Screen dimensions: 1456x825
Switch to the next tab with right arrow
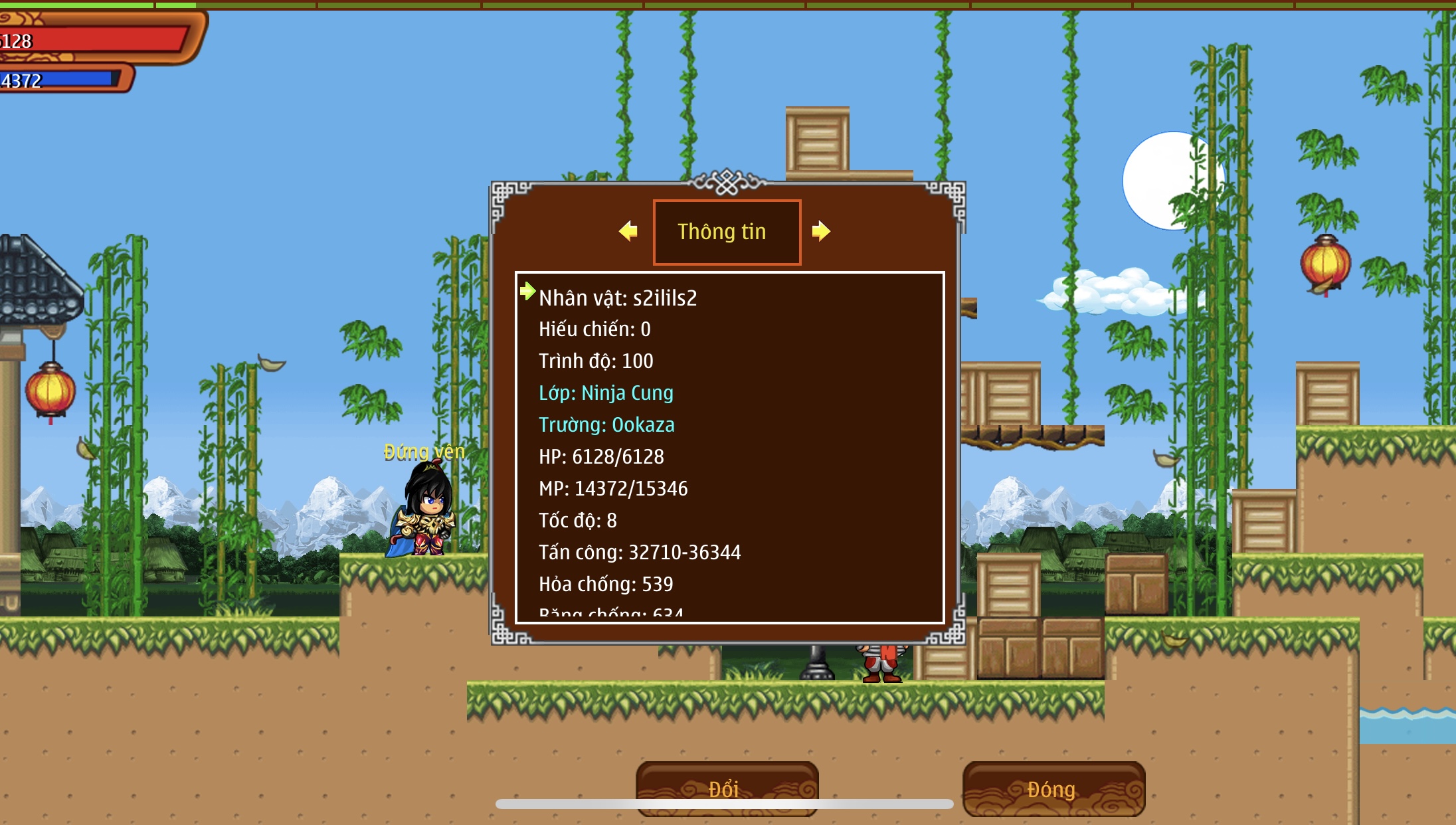821,231
